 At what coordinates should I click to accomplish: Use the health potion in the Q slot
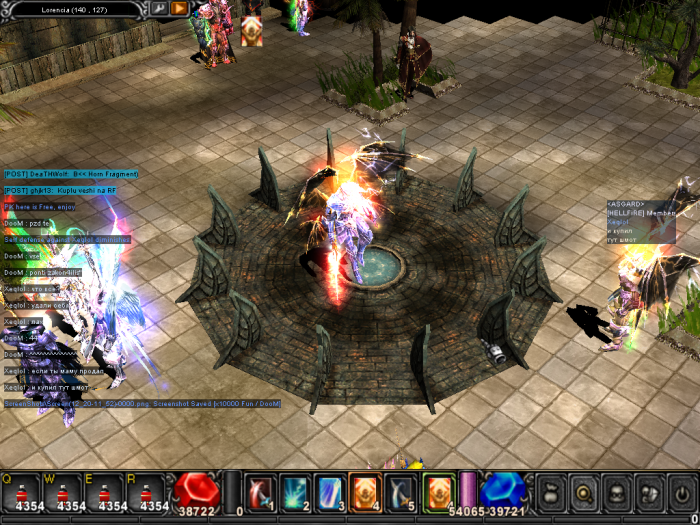(20, 492)
